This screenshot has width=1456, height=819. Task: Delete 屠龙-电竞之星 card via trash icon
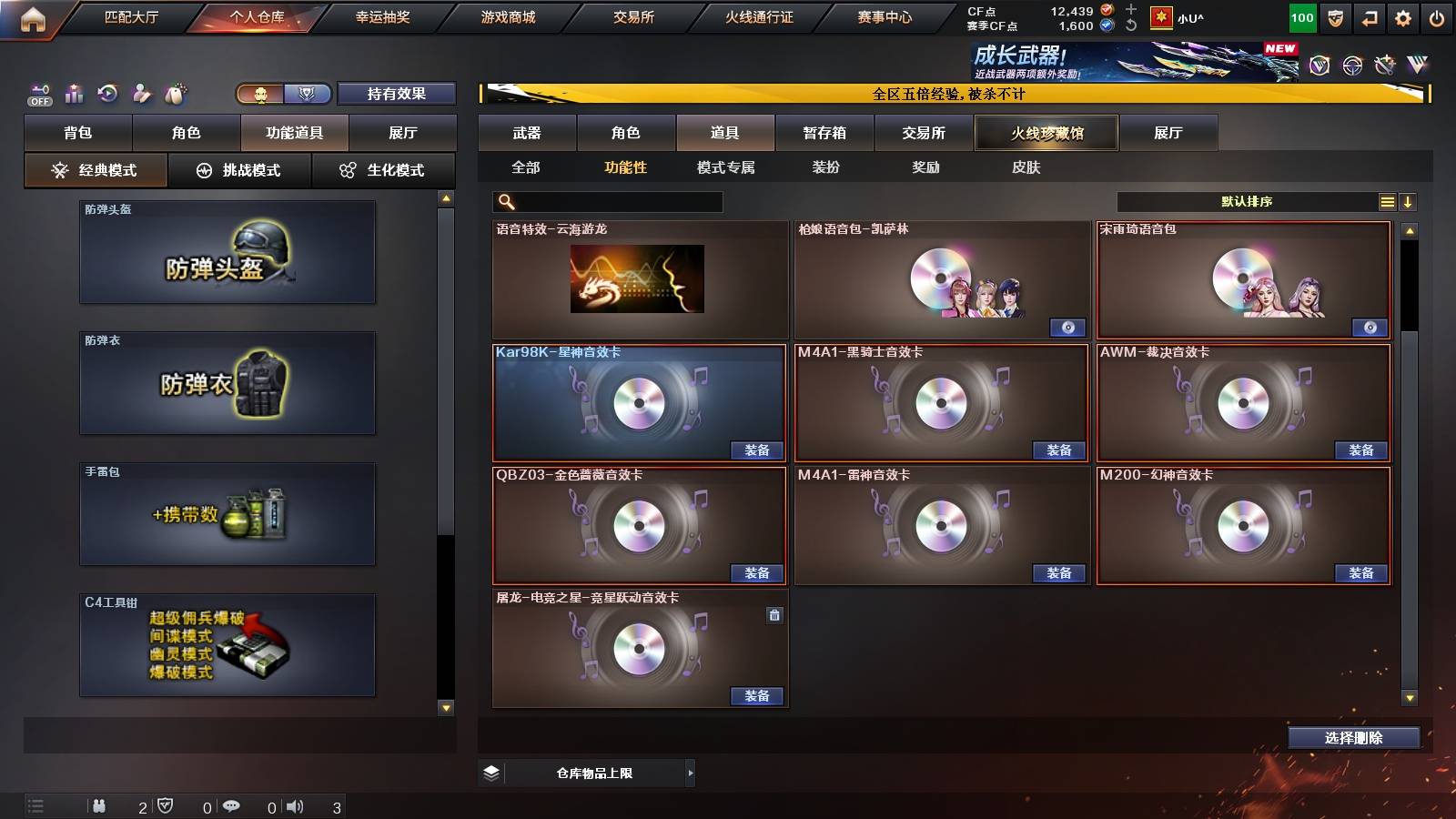coord(774,615)
